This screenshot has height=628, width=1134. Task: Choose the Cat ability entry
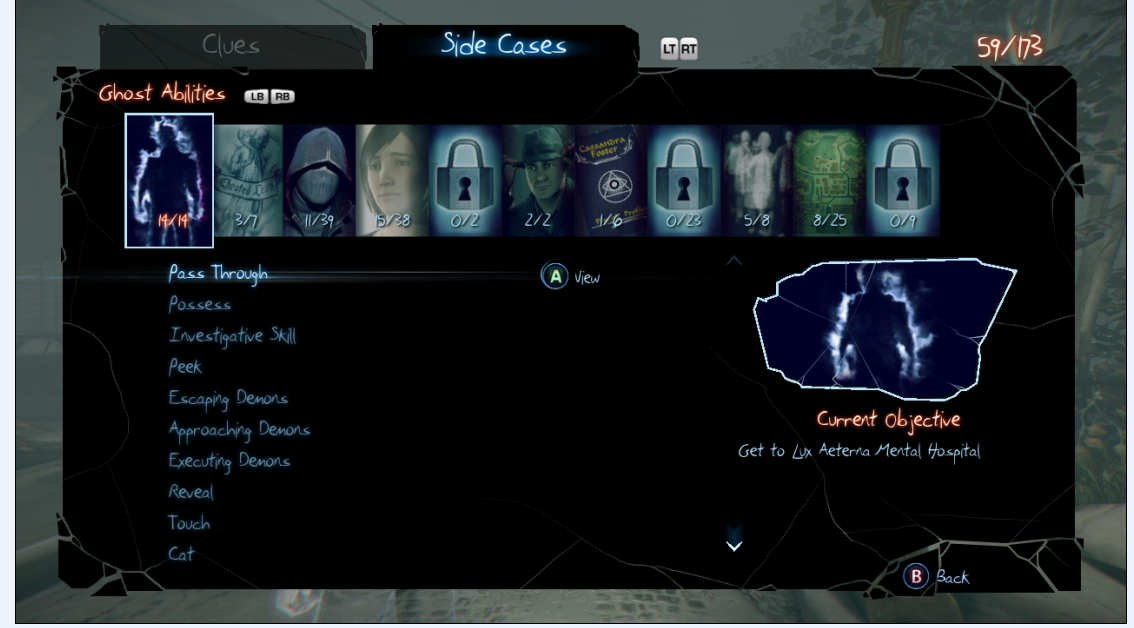[x=181, y=554]
